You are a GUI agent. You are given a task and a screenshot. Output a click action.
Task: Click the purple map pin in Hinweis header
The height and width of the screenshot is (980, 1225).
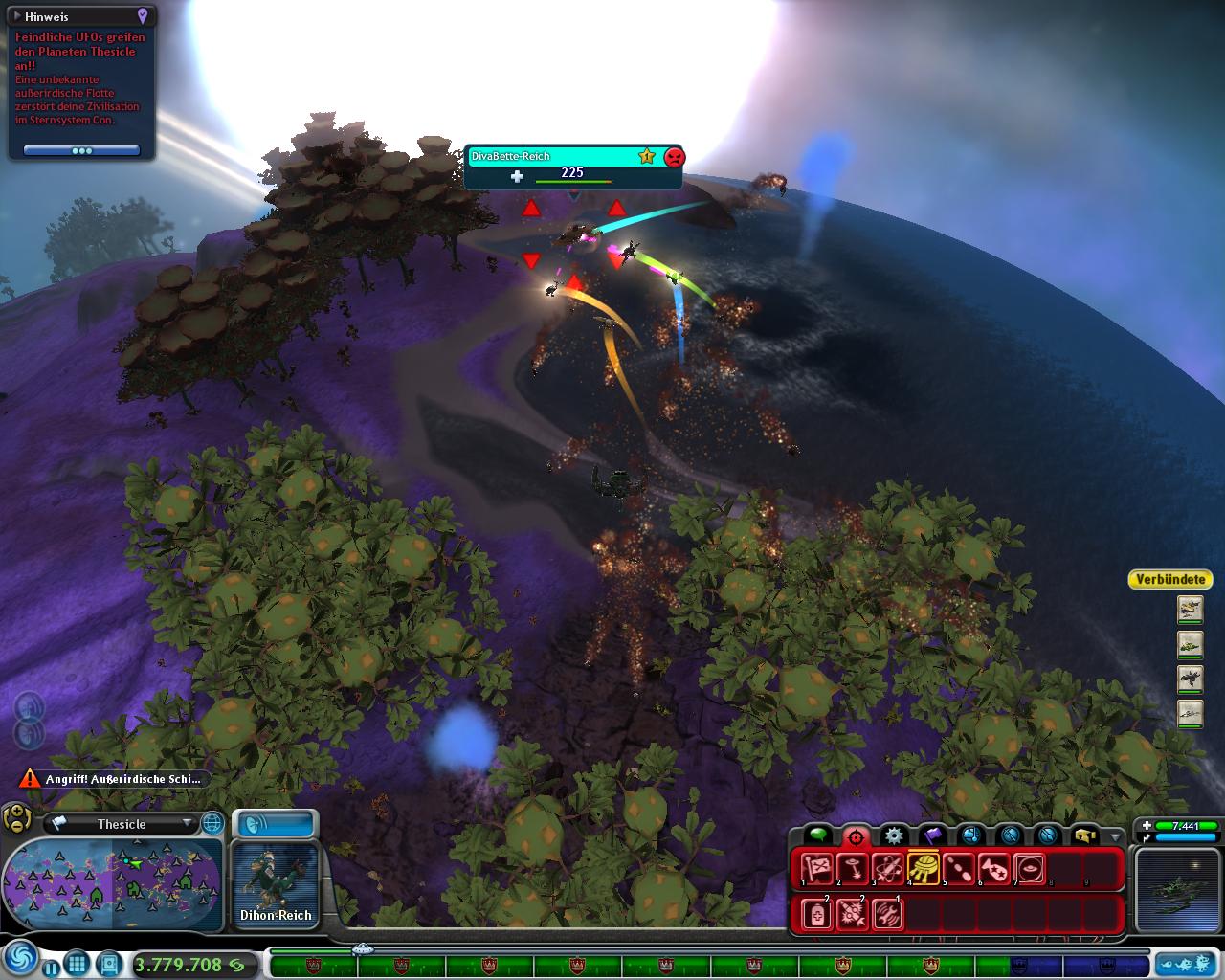(x=142, y=16)
